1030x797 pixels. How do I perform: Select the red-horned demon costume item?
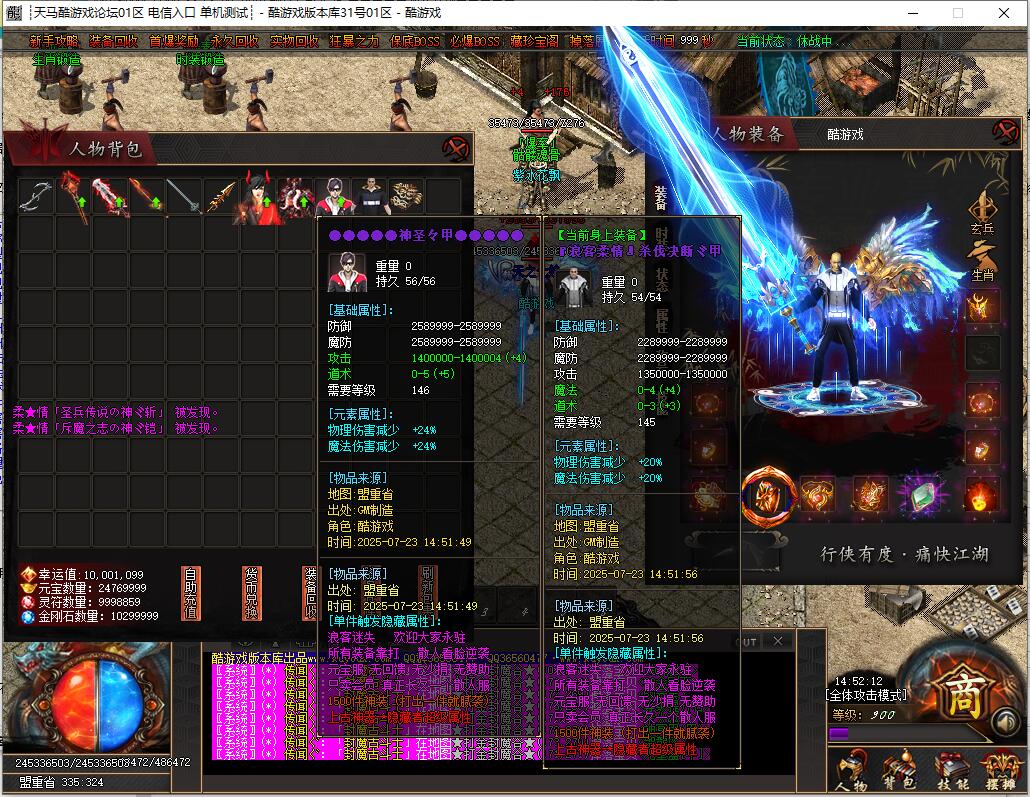(x=257, y=197)
